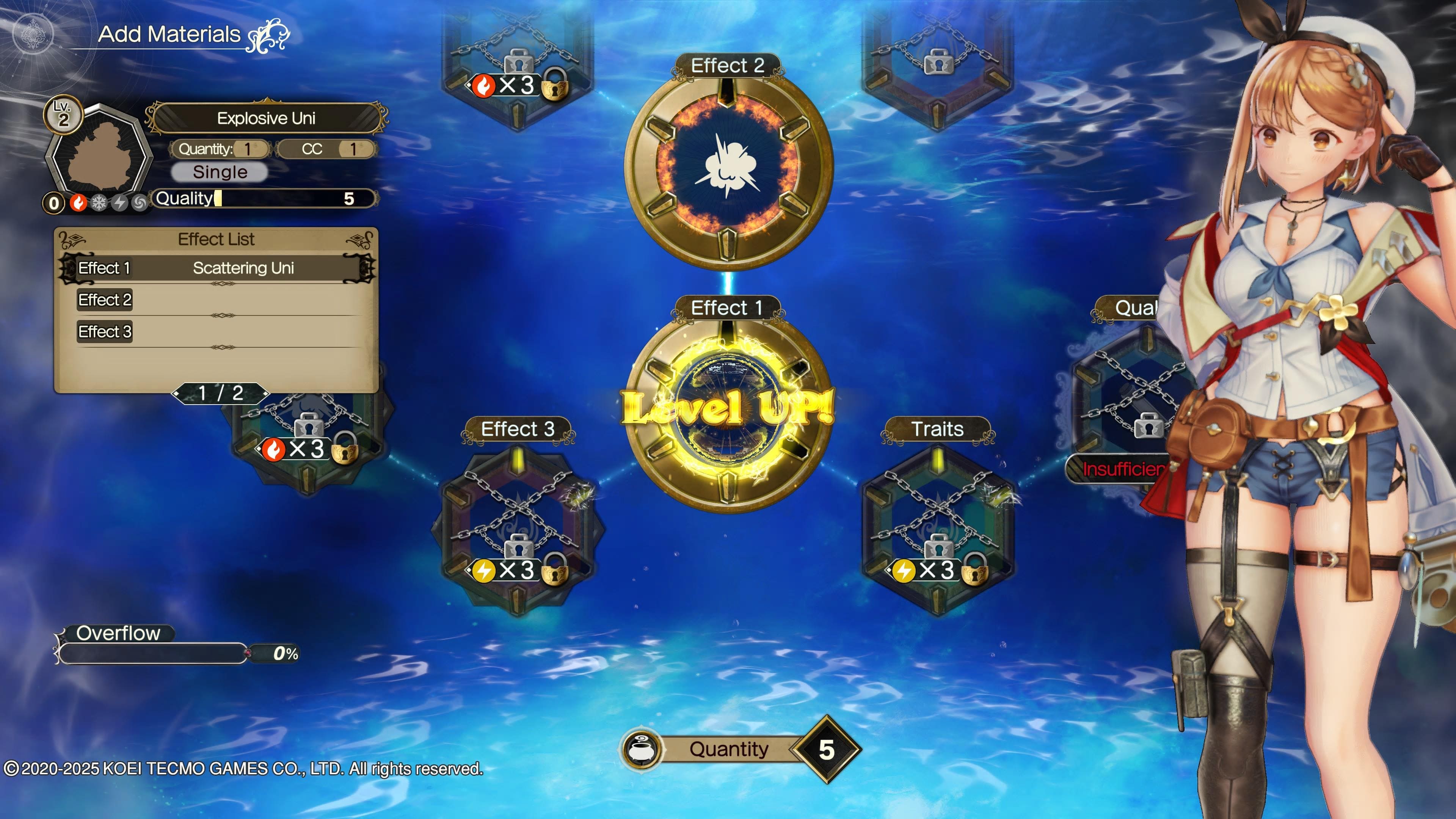Select the empty Effect 3 row in Effect List
This screenshot has width=1456, height=819.
[217, 332]
